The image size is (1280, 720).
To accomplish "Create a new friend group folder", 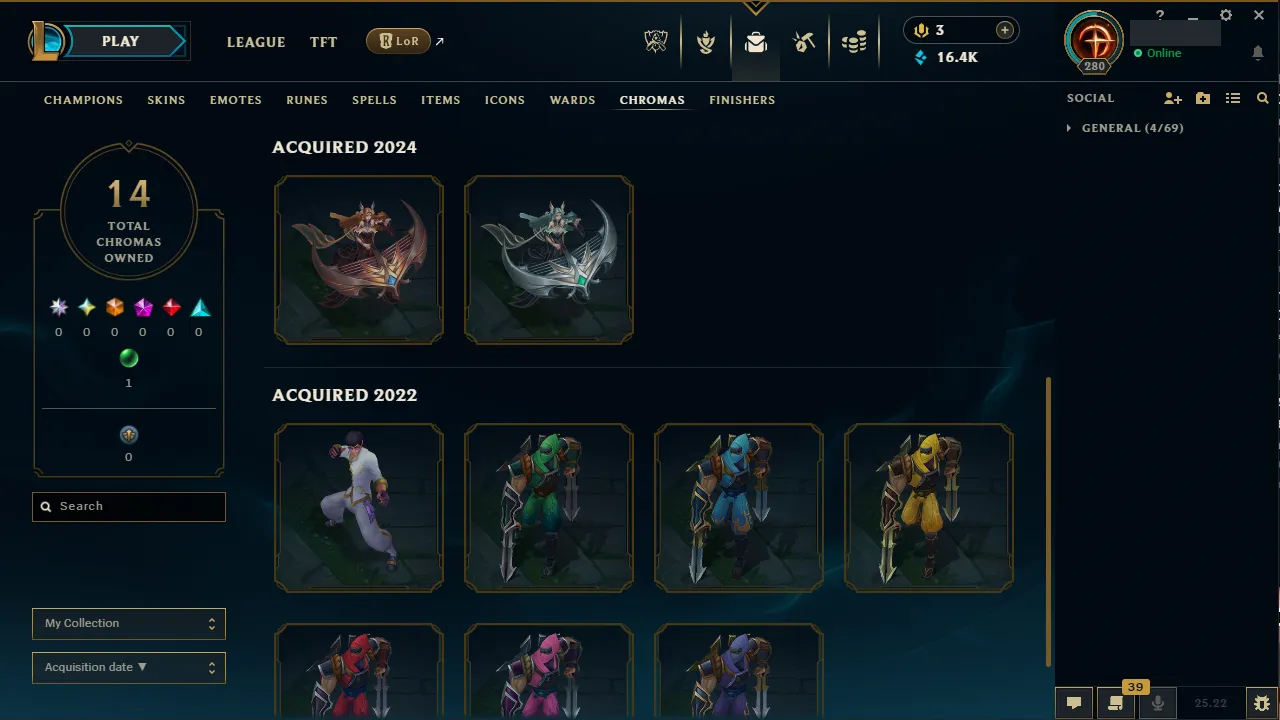I will [x=1202, y=98].
